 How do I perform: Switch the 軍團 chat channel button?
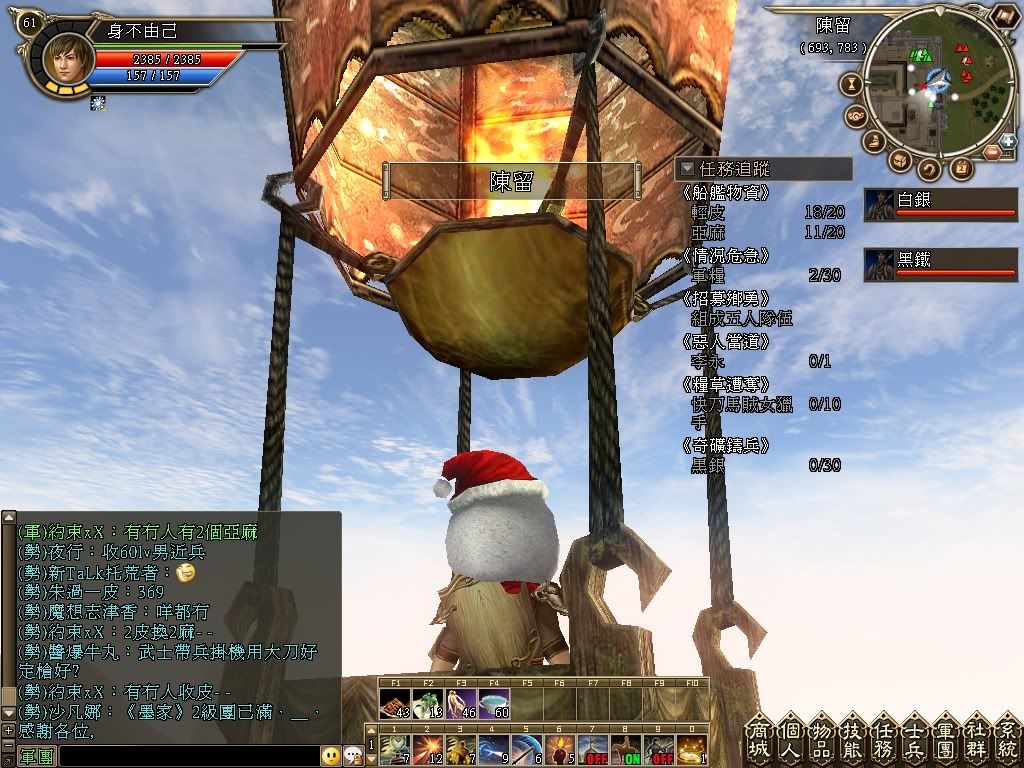click(36, 756)
